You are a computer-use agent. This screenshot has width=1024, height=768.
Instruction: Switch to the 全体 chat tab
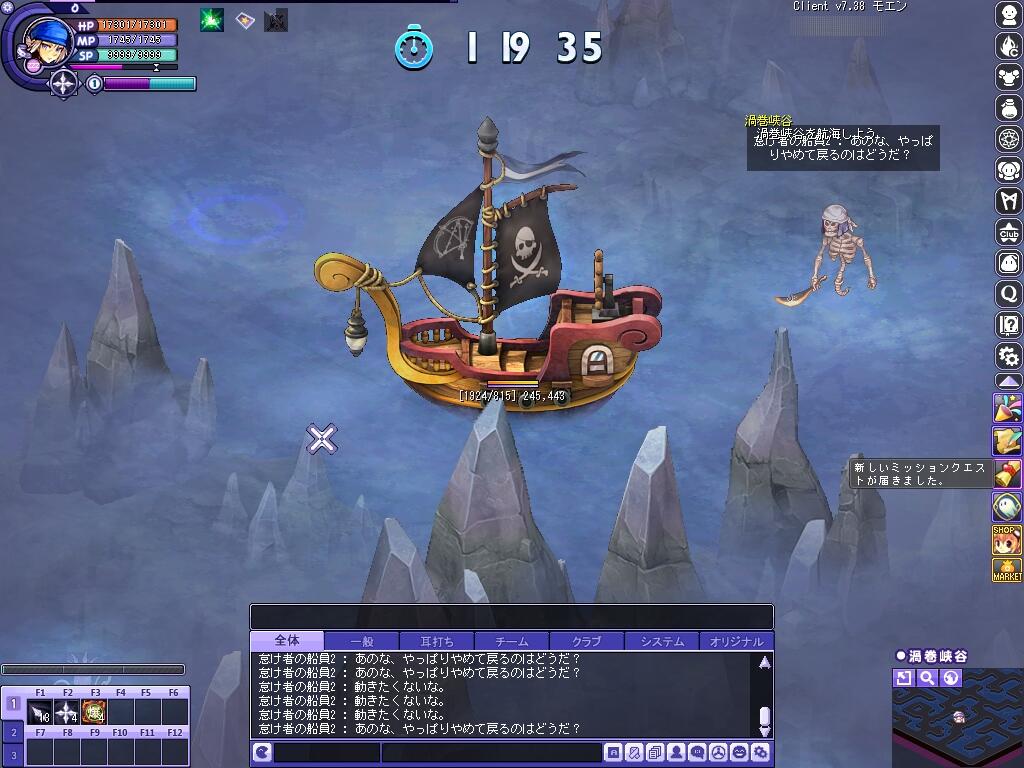287,641
